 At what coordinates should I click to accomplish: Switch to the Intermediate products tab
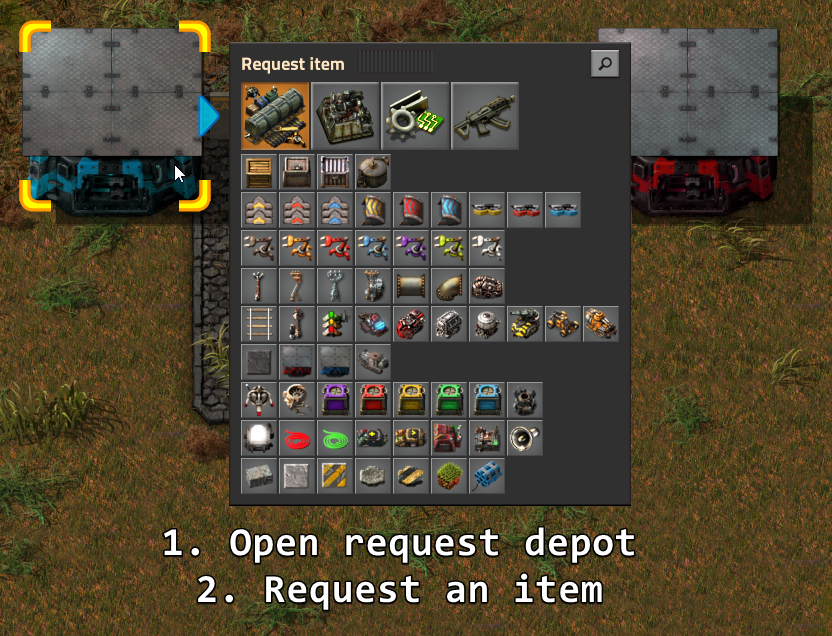(415, 116)
